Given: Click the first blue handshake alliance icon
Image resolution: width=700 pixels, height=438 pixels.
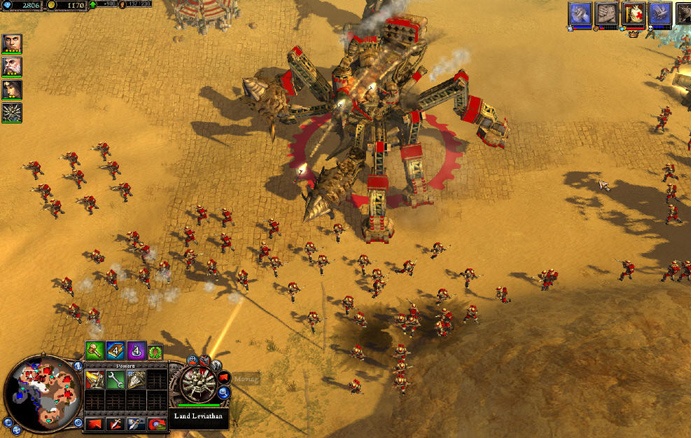Looking at the screenshot, I should click(x=580, y=13).
